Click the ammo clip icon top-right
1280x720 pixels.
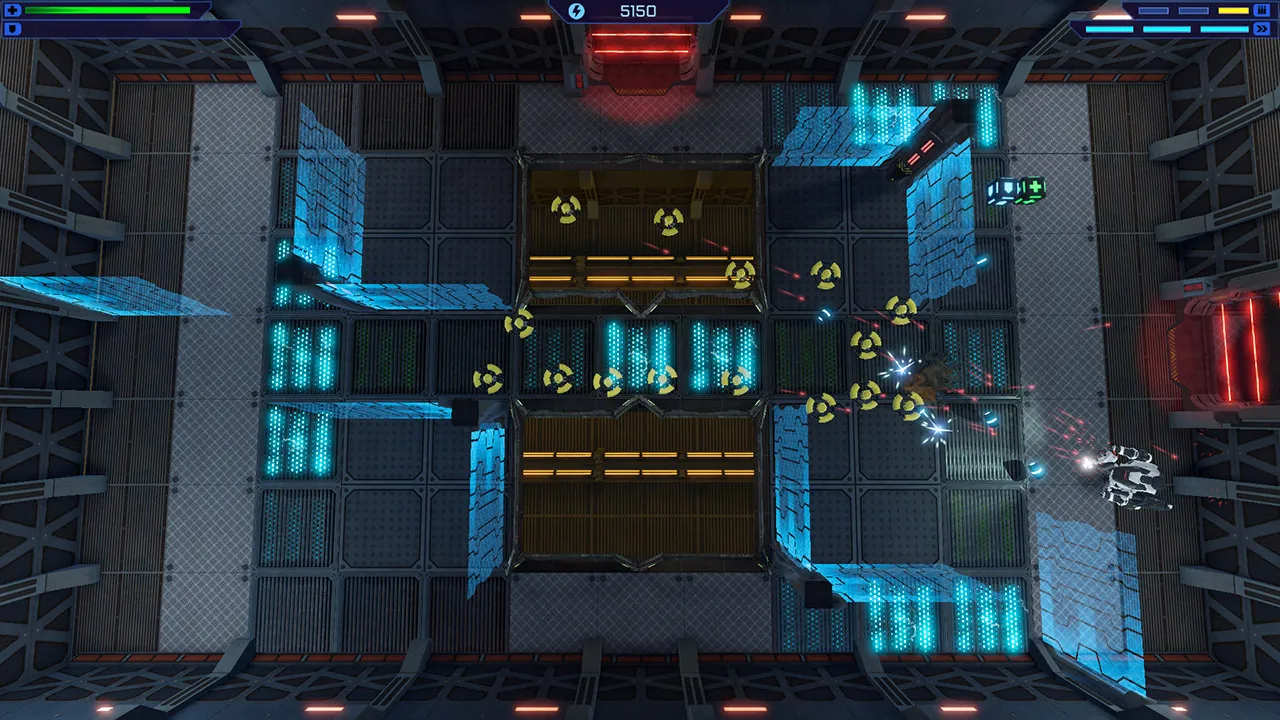[x=1262, y=10]
